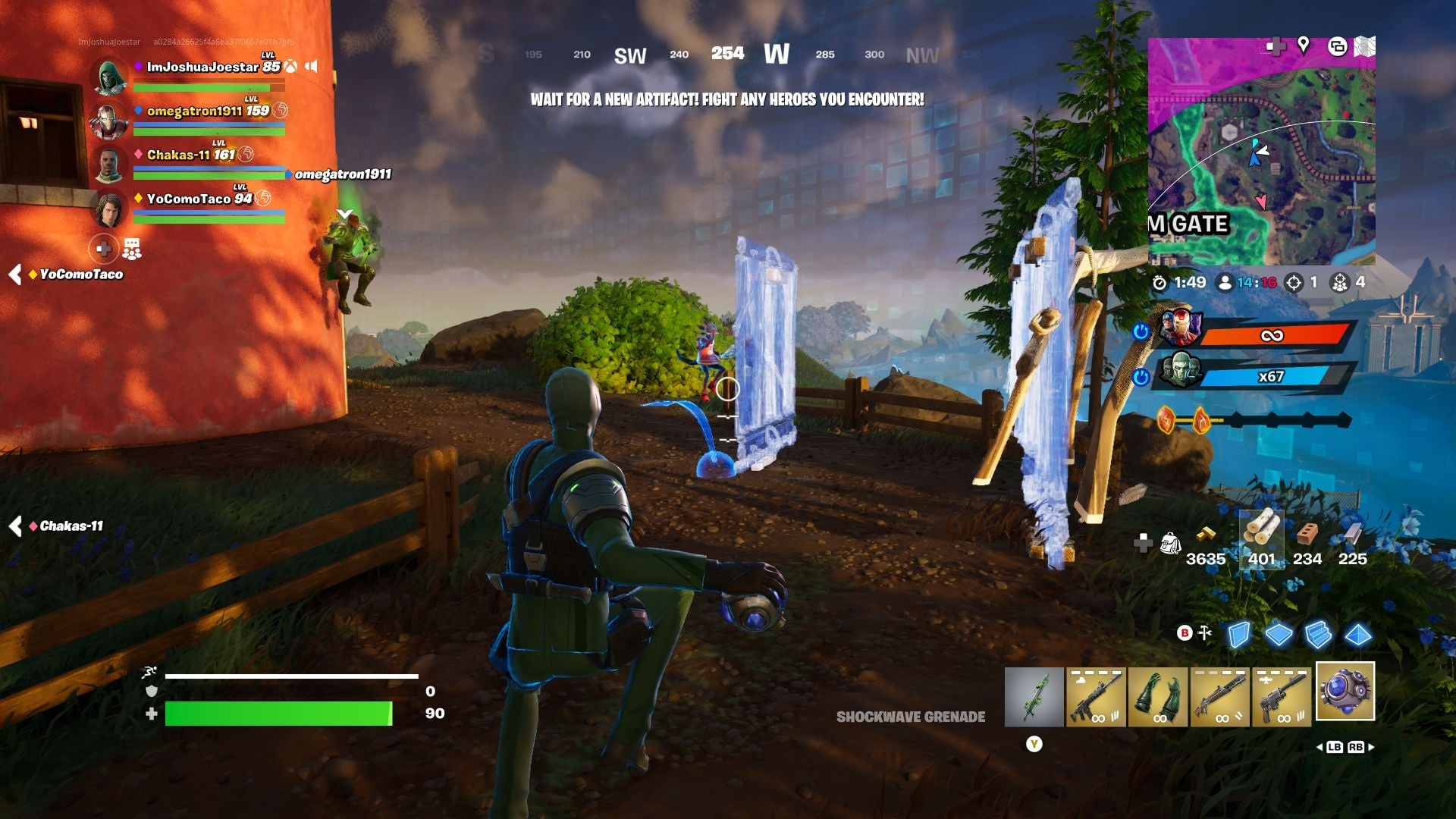Screen dimensions: 1456x819
Task: Click the pickaxe harvest tool icon
Action: tap(1205, 632)
